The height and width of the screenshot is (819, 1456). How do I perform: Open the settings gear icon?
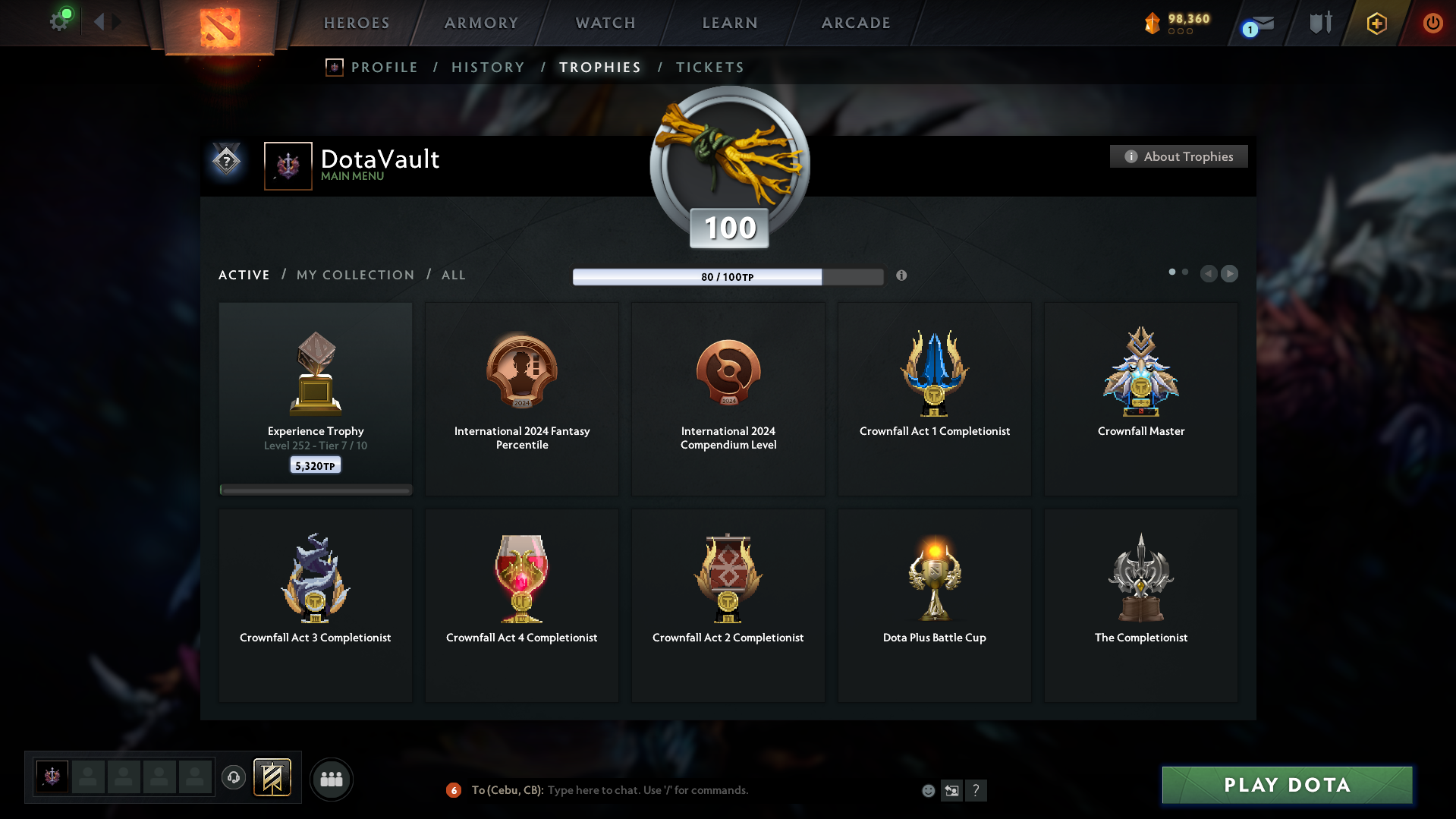click(59, 21)
